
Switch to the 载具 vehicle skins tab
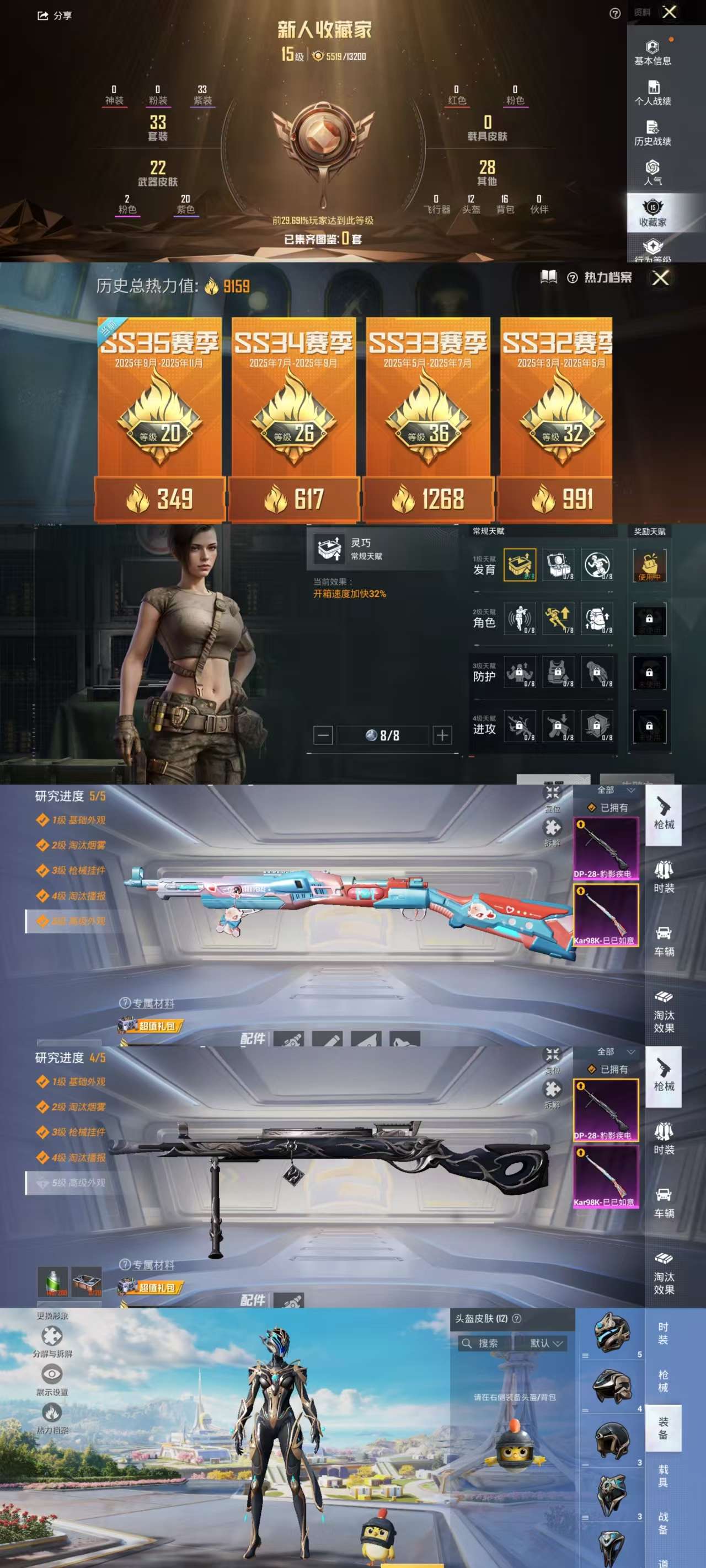click(x=663, y=1475)
